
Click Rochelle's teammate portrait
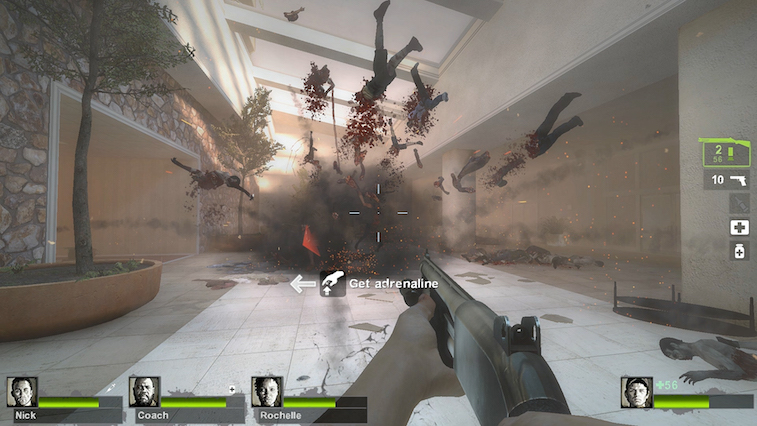267,391
